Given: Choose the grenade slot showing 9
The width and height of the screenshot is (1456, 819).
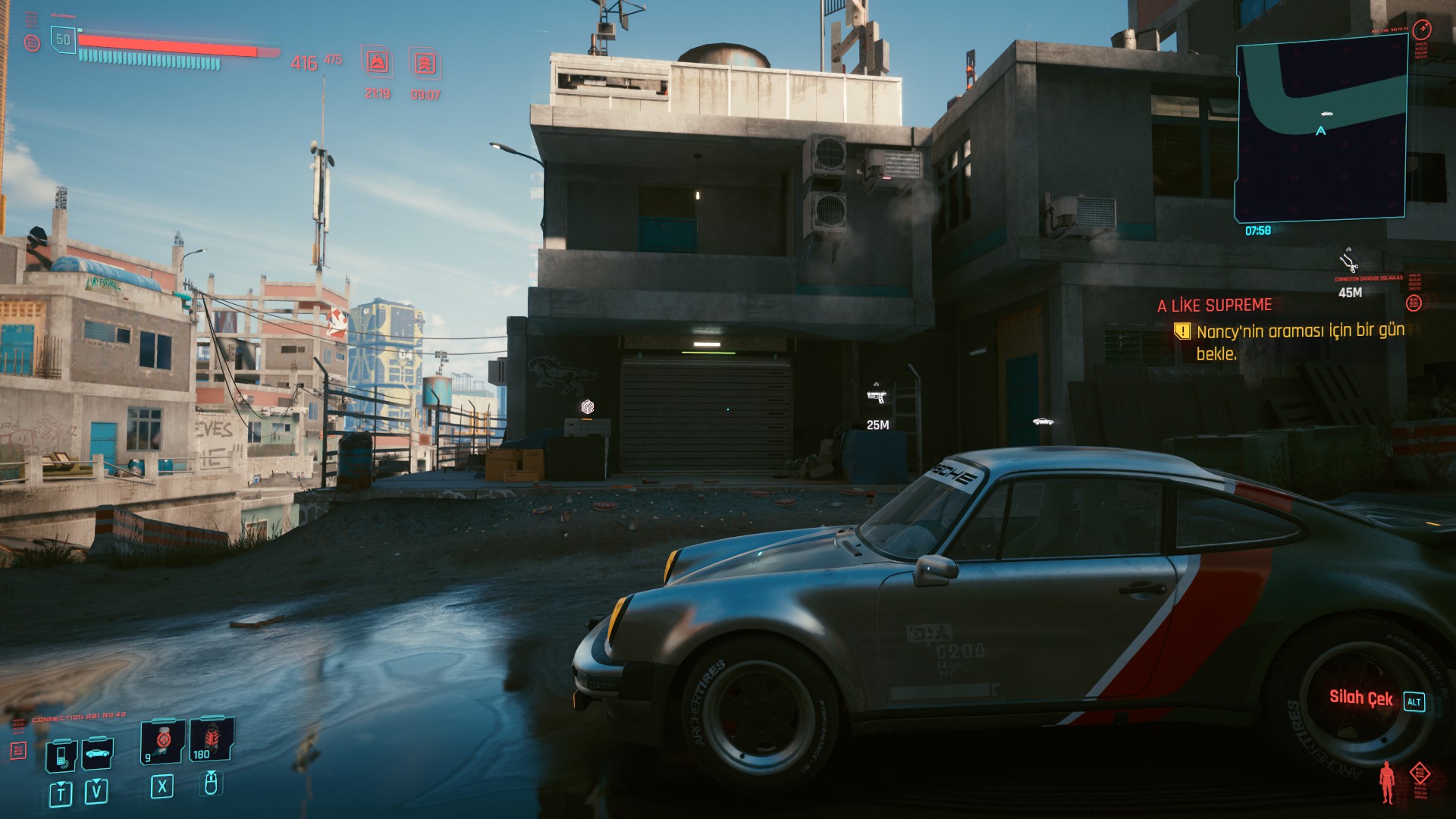Looking at the screenshot, I should pyautogui.click(x=162, y=741).
